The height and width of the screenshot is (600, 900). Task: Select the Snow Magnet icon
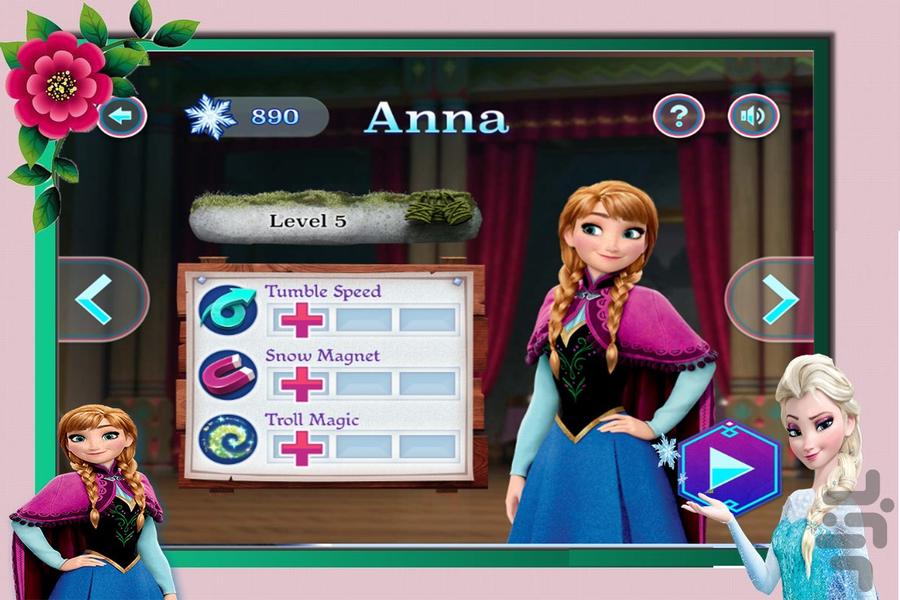227,374
